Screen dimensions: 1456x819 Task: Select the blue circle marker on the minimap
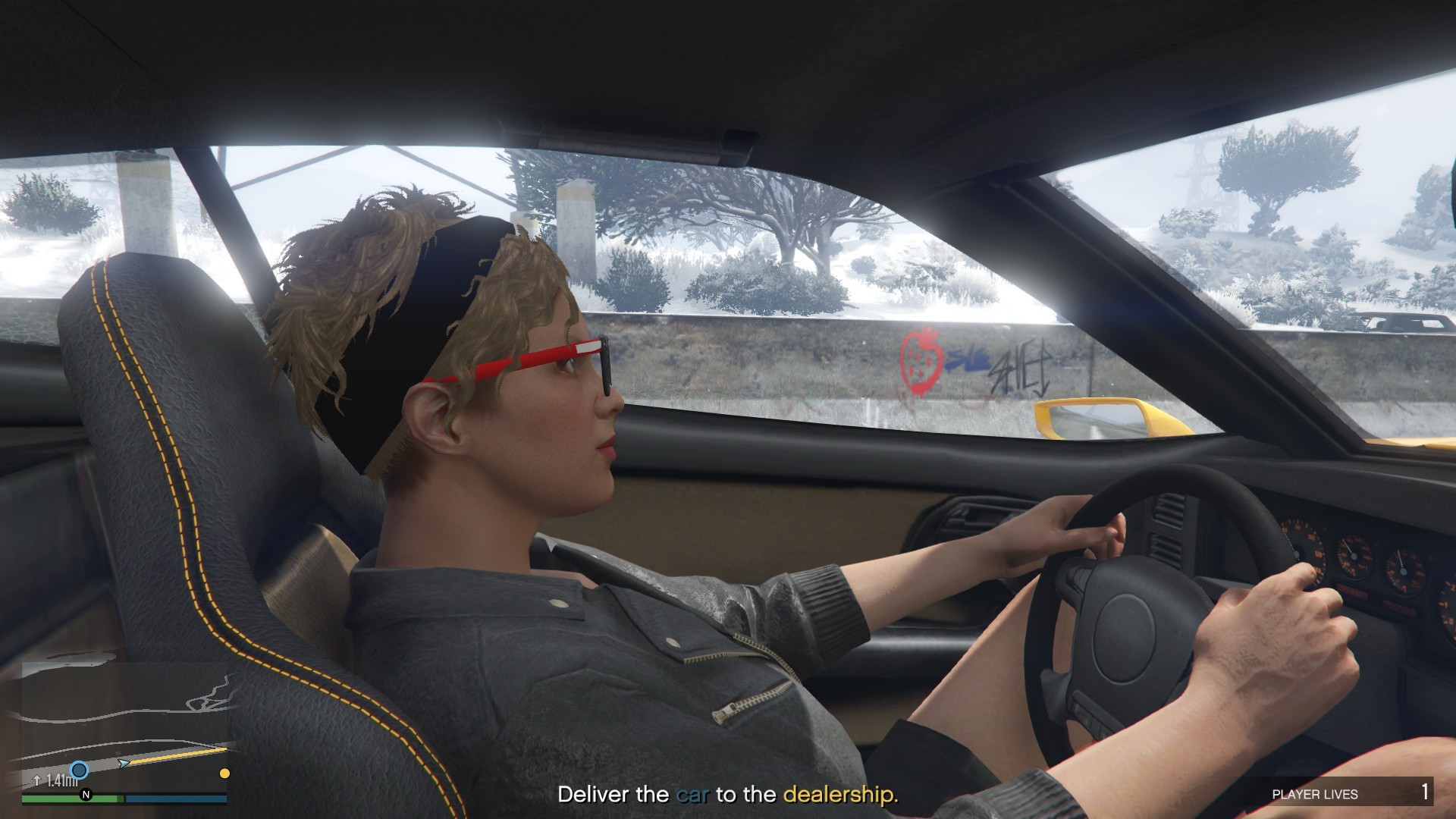79,770
